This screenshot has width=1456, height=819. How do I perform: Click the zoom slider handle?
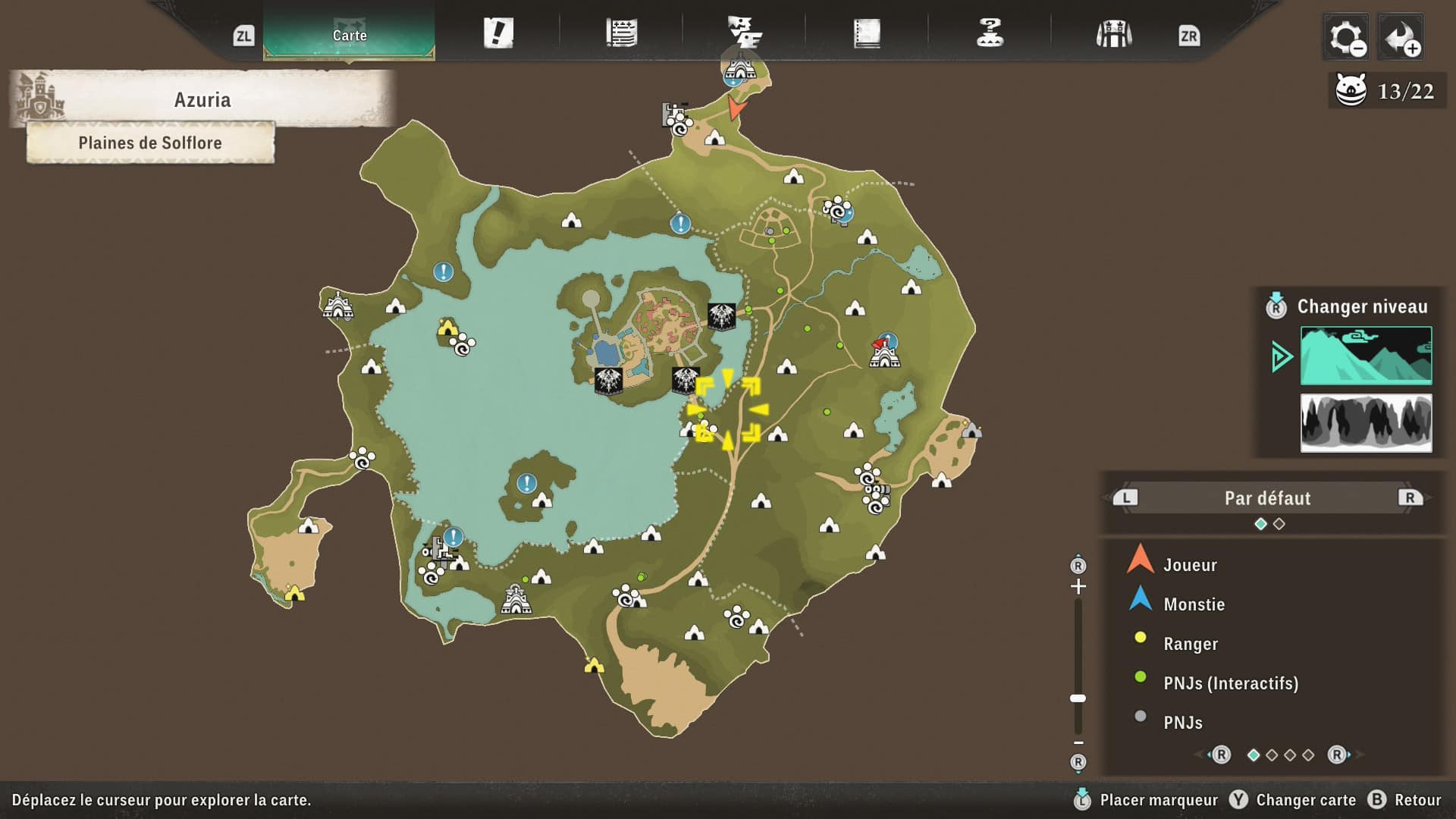pos(1078,698)
